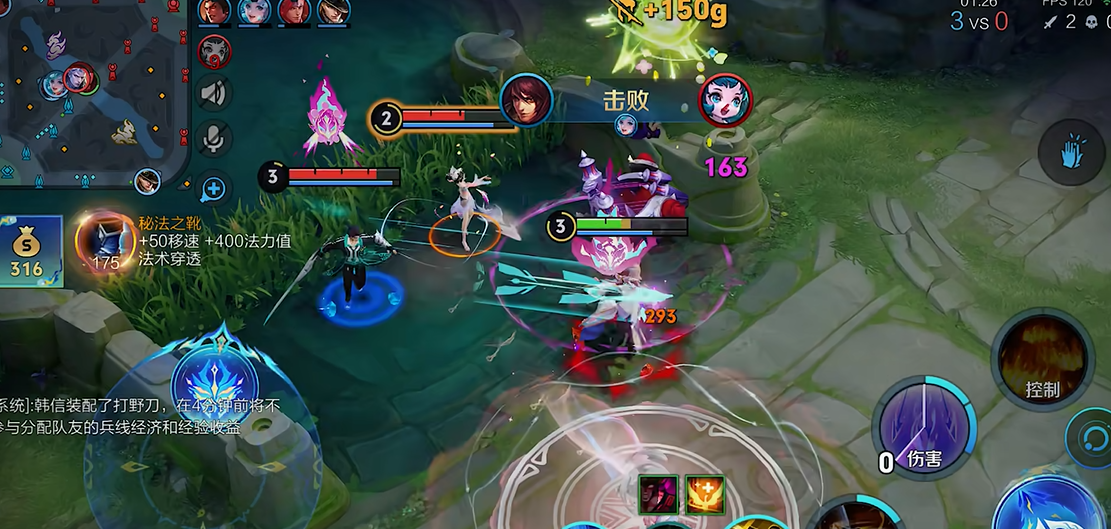The width and height of the screenshot is (1111, 529).
Task: Open the quick chat bubble with plus
Action: (x=214, y=187)
